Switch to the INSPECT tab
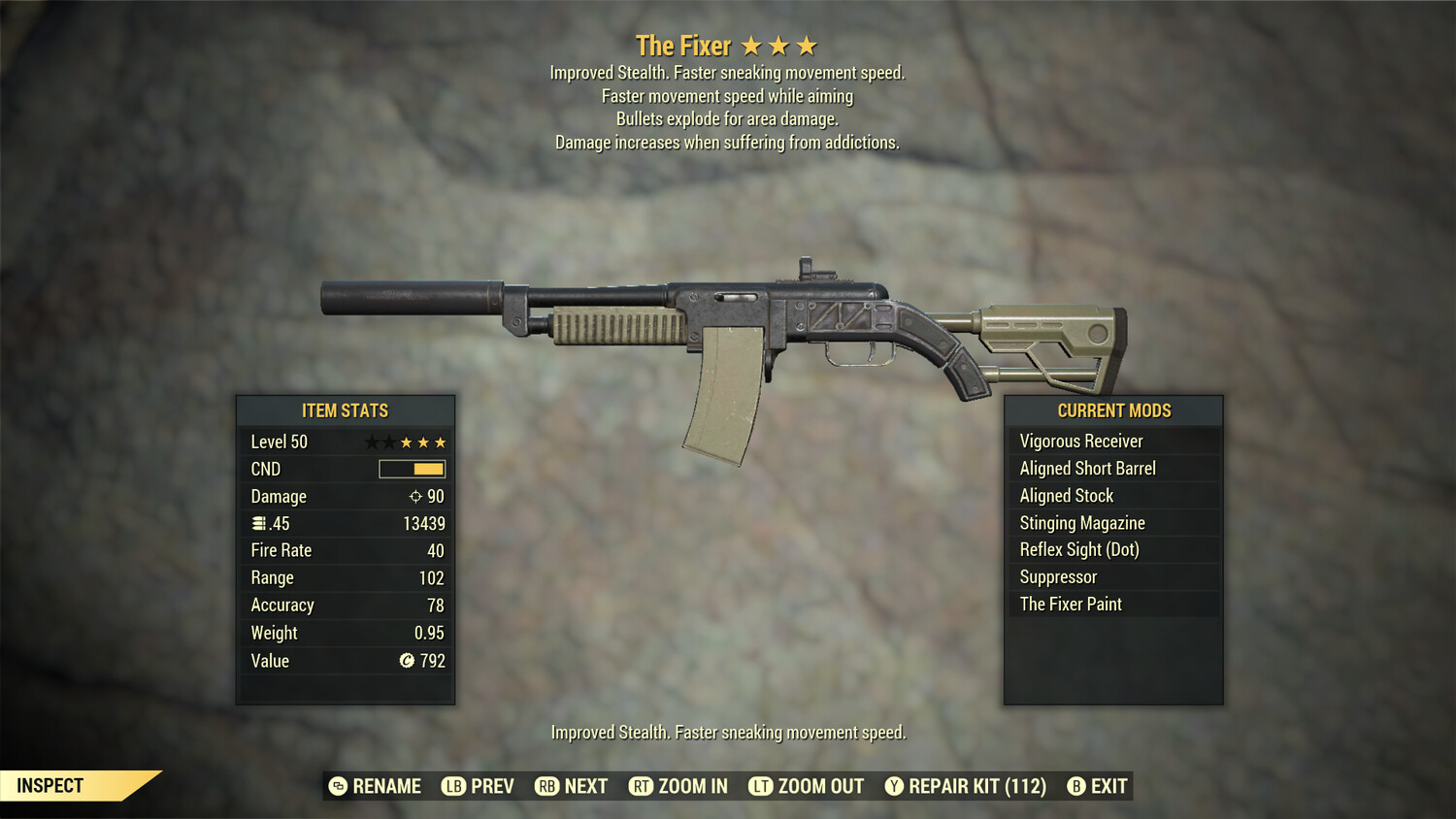The image size is (1456, 819). (50, 785)
